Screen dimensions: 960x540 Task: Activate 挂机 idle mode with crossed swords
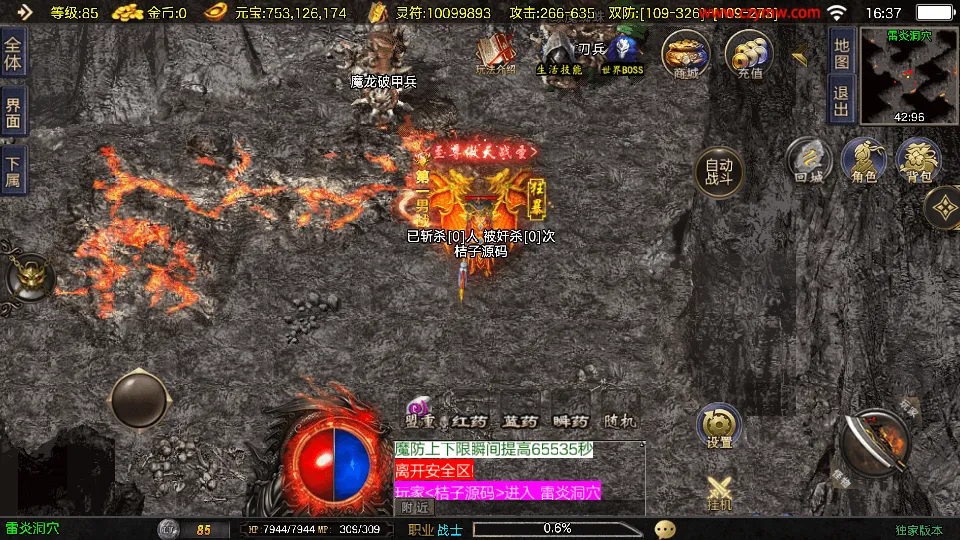[x=720, y=491]
